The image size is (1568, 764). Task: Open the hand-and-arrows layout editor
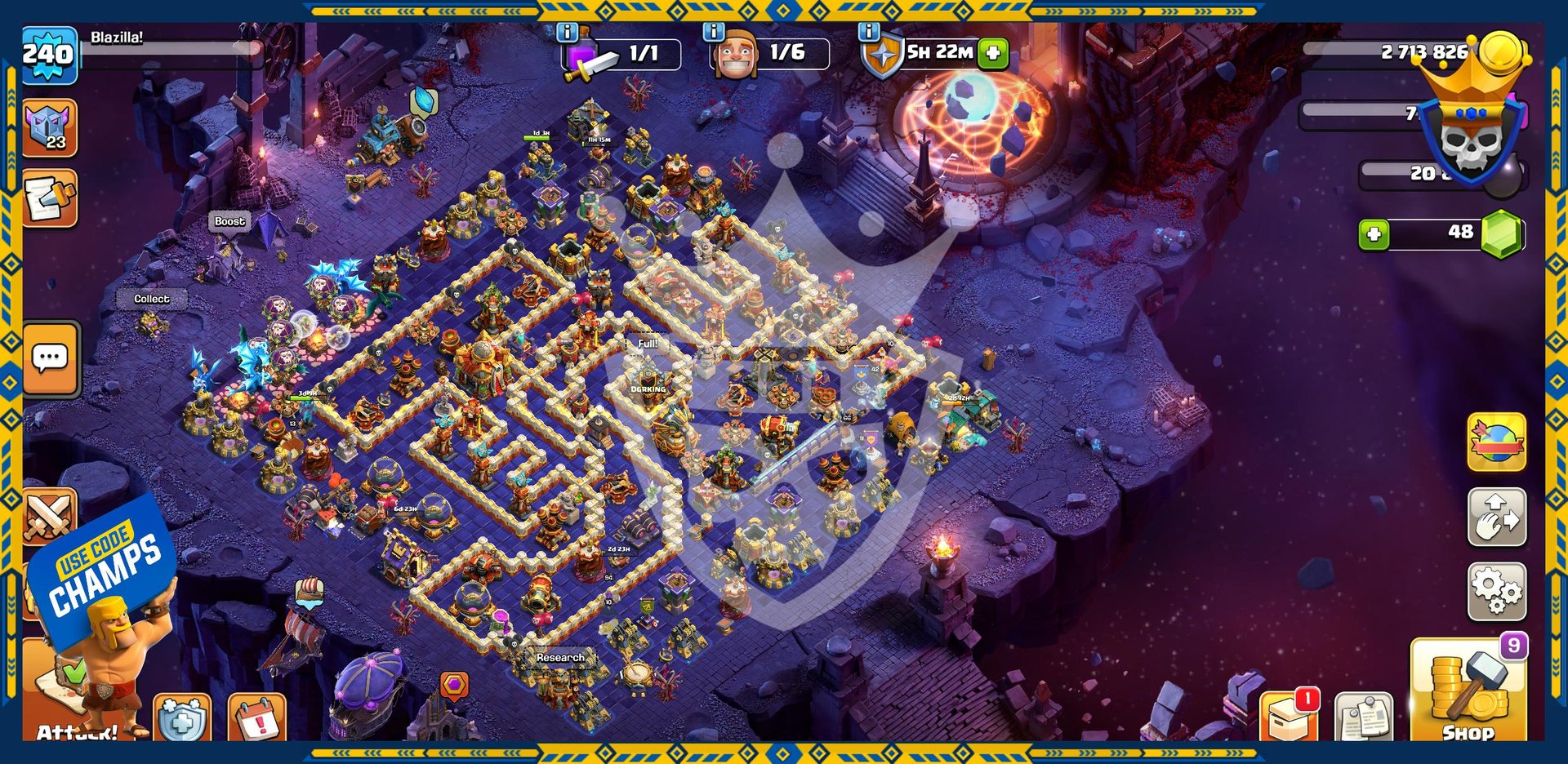coord(1496,517)
